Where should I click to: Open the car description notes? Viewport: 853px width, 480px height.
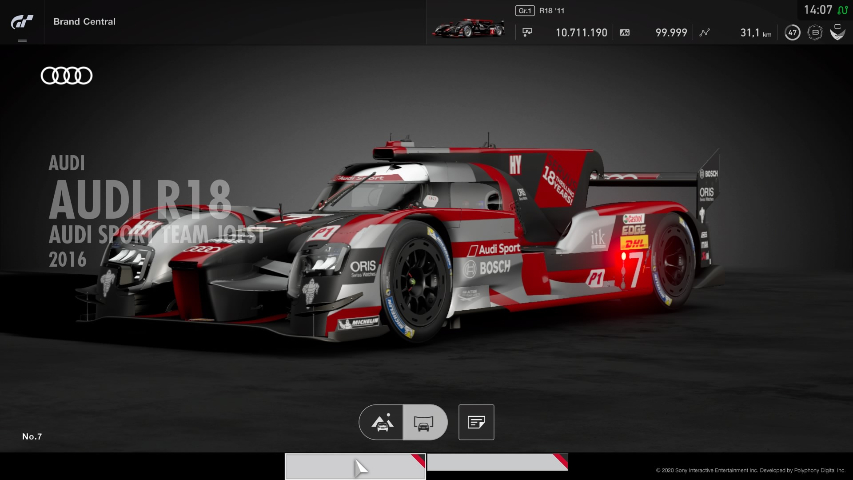[476, 423]
